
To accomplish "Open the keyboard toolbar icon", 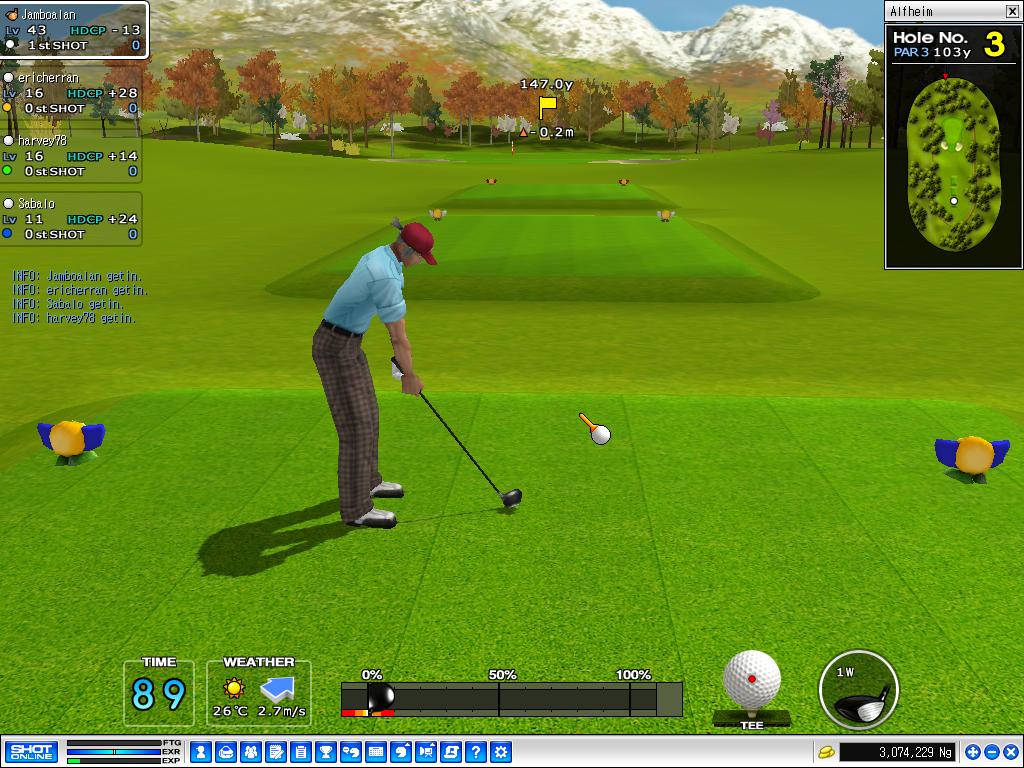I will (376, 752).
